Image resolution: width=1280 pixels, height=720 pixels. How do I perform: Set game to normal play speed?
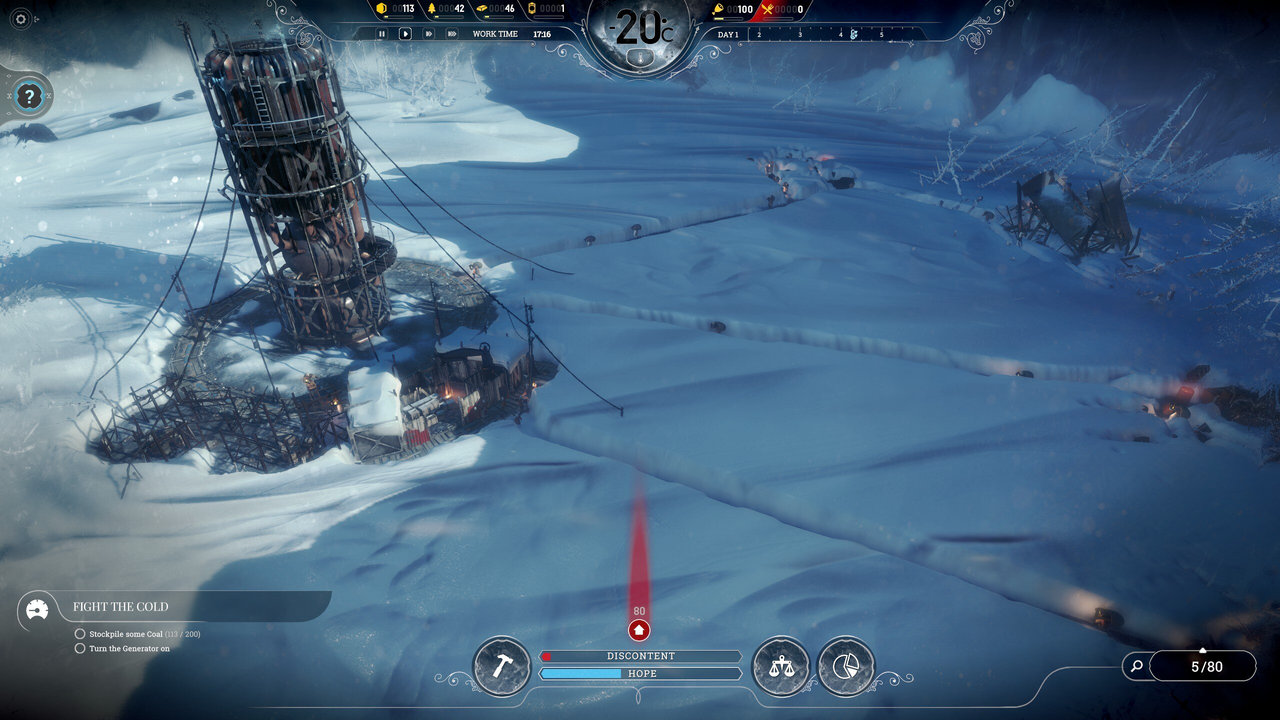click(405, 34)
